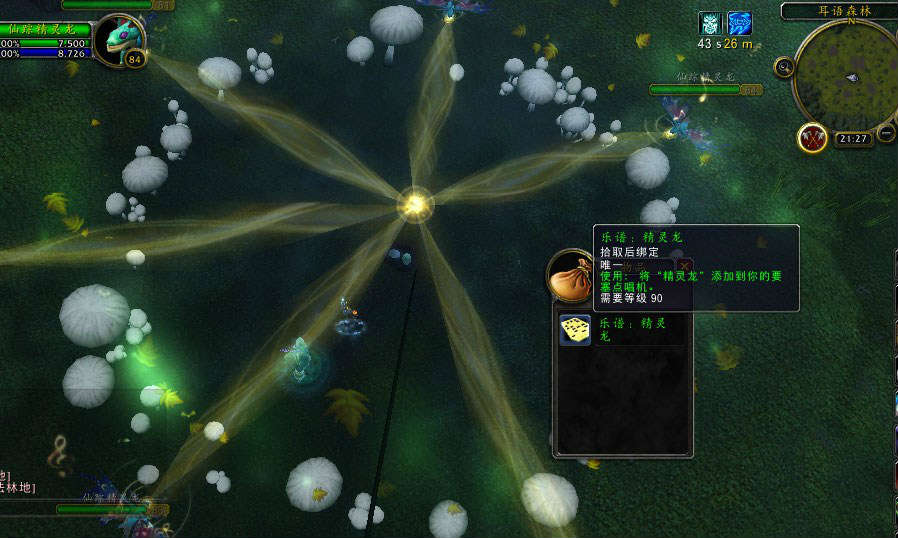898x538 pixels.
Task: Click the 耳语森林 zone name bar
Action: point(838,11)
